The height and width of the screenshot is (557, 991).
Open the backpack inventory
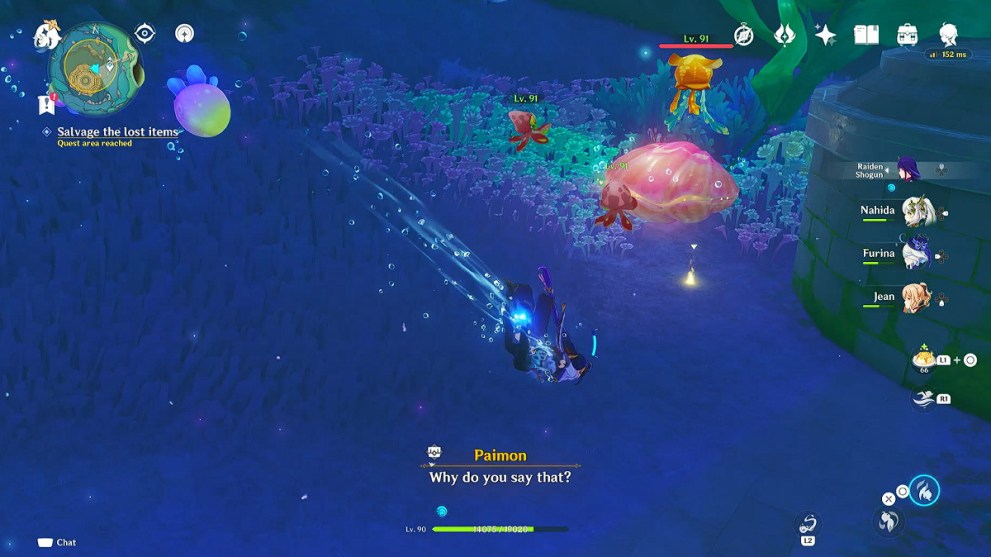[x=907, y=35]
